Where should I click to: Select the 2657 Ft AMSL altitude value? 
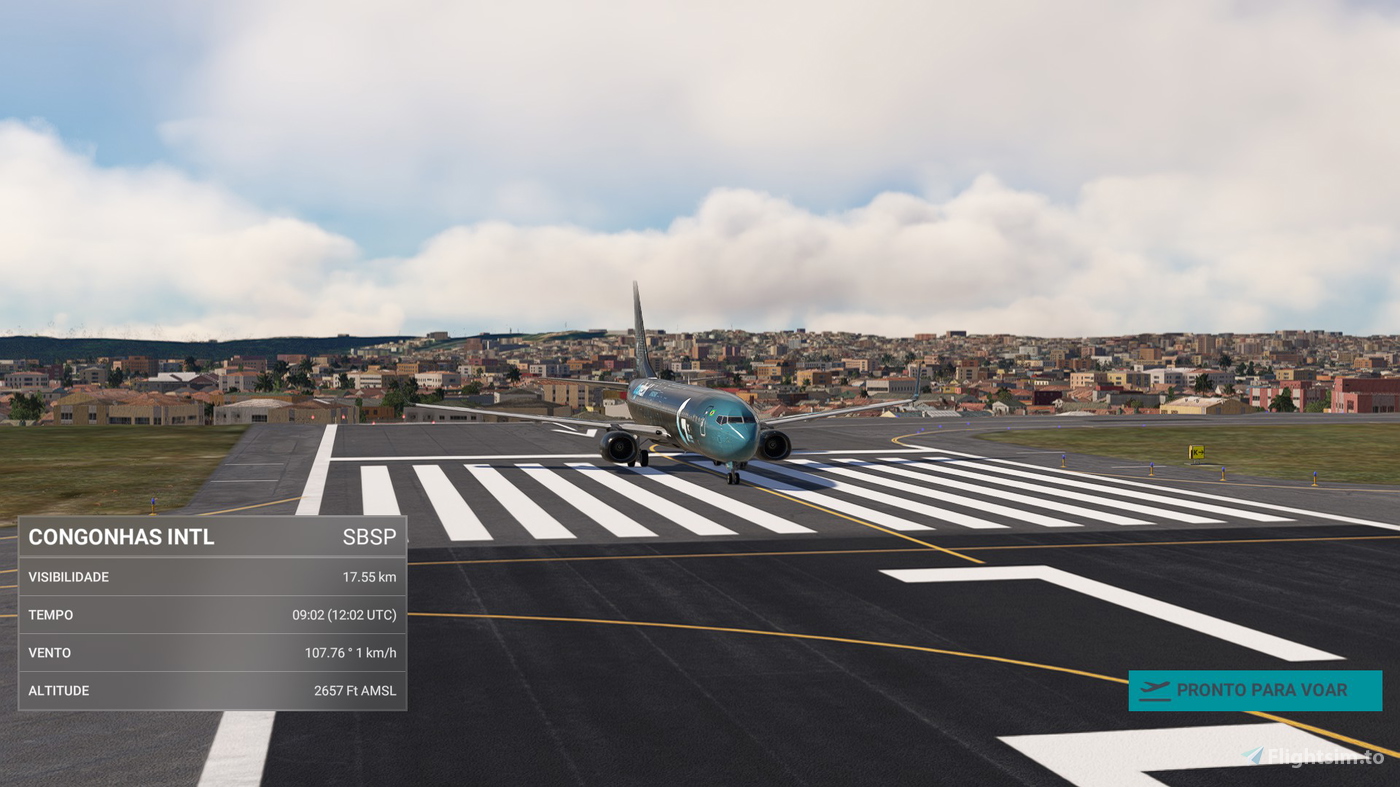click(x=355, y=690)
